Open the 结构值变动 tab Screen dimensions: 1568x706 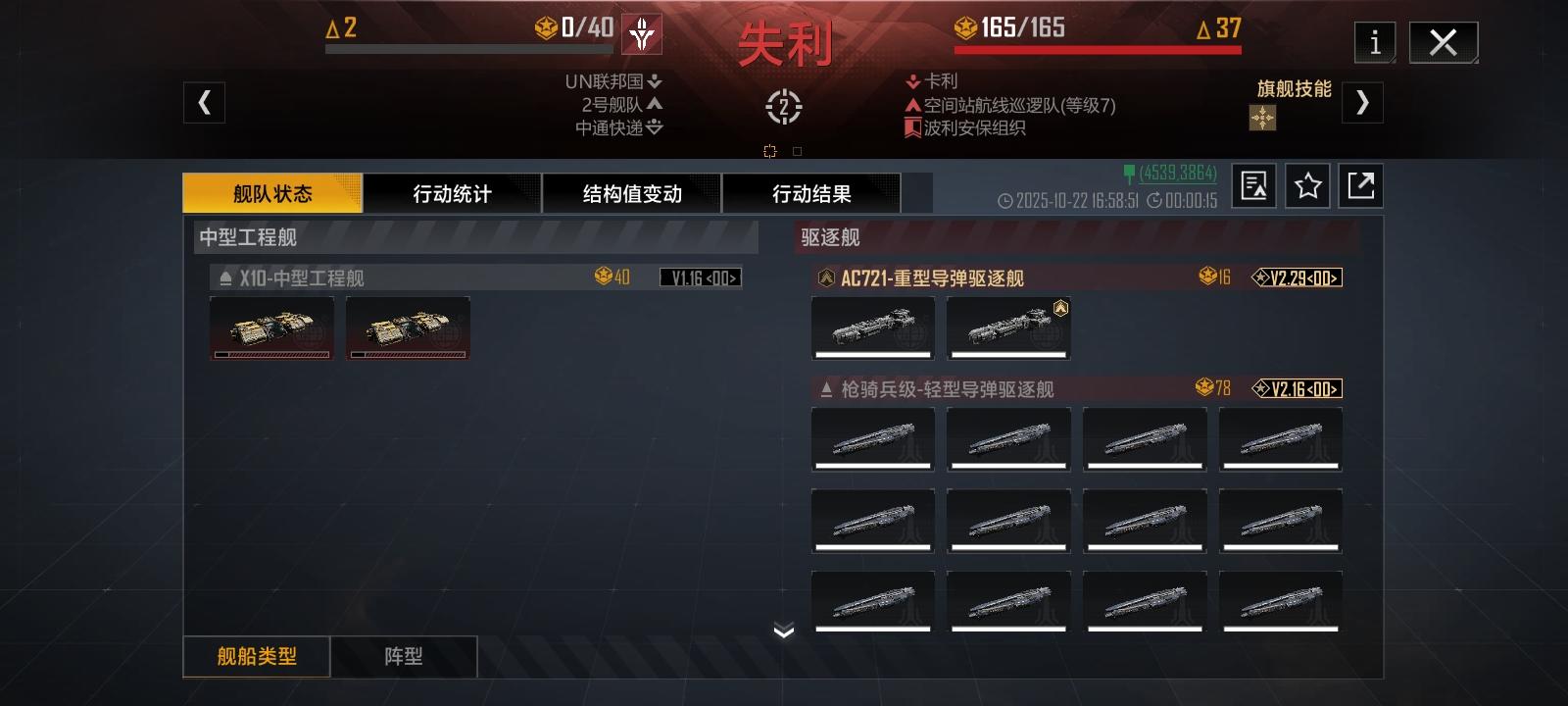coord(634,193)
